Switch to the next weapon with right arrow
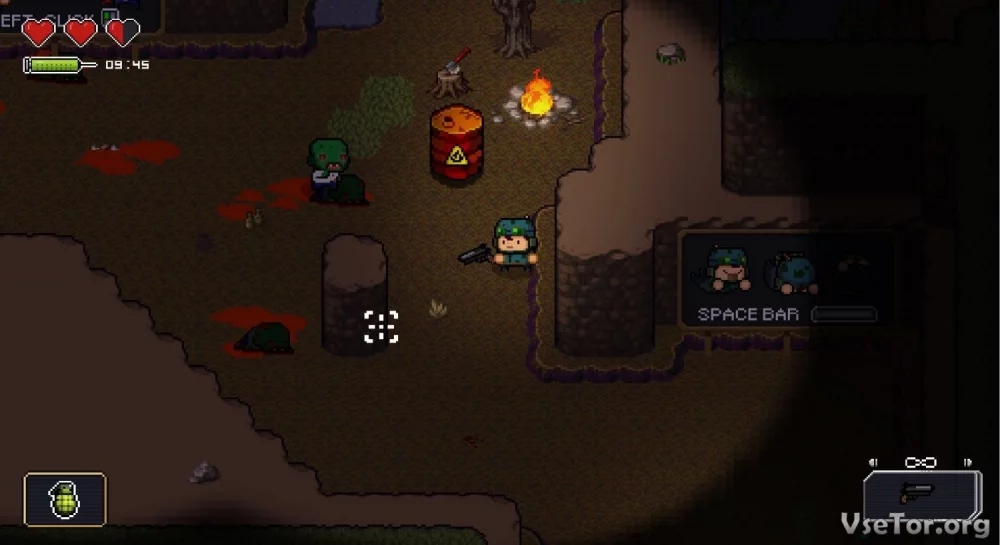The image size is (1000, 545). pyautogui.click(x=967, y=463)
